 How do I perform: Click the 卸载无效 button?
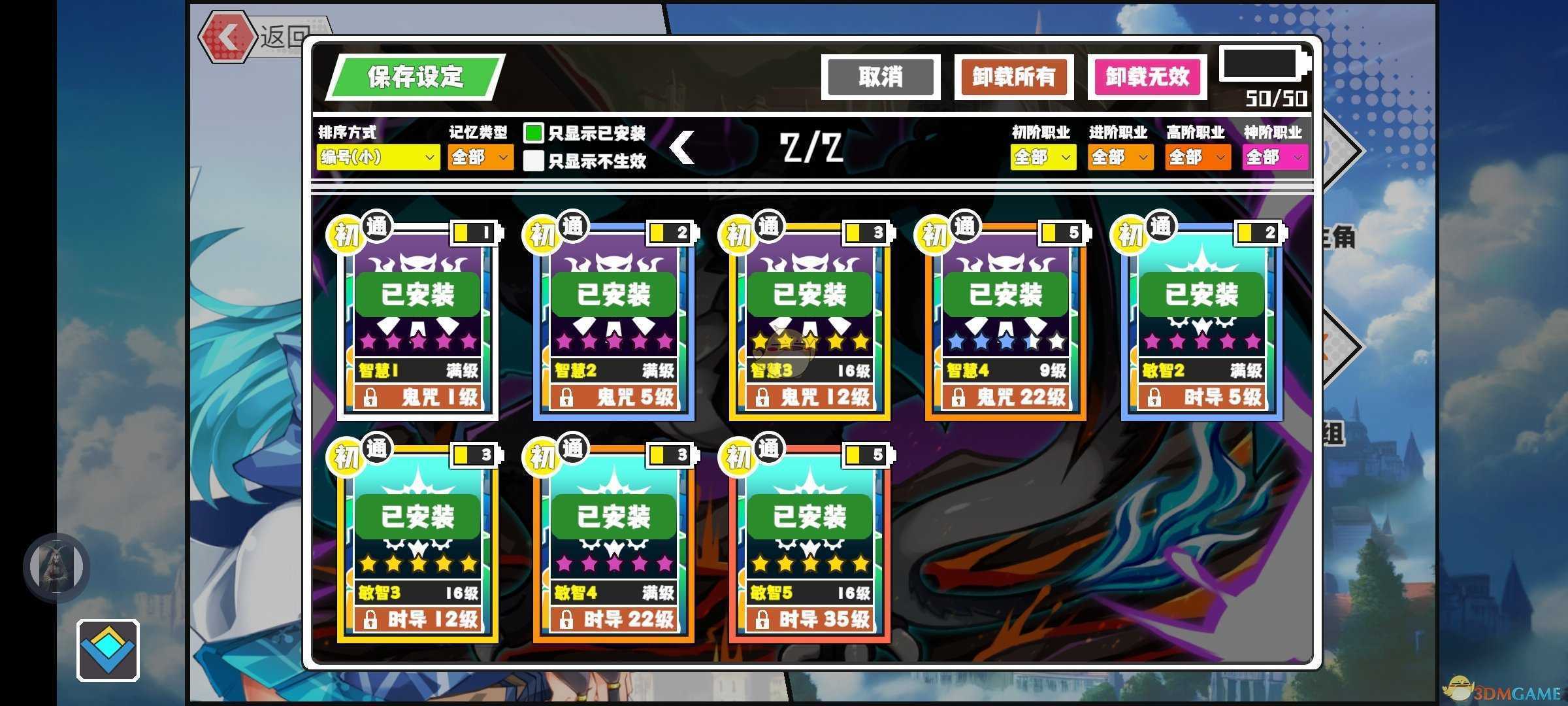point(1147,76)
